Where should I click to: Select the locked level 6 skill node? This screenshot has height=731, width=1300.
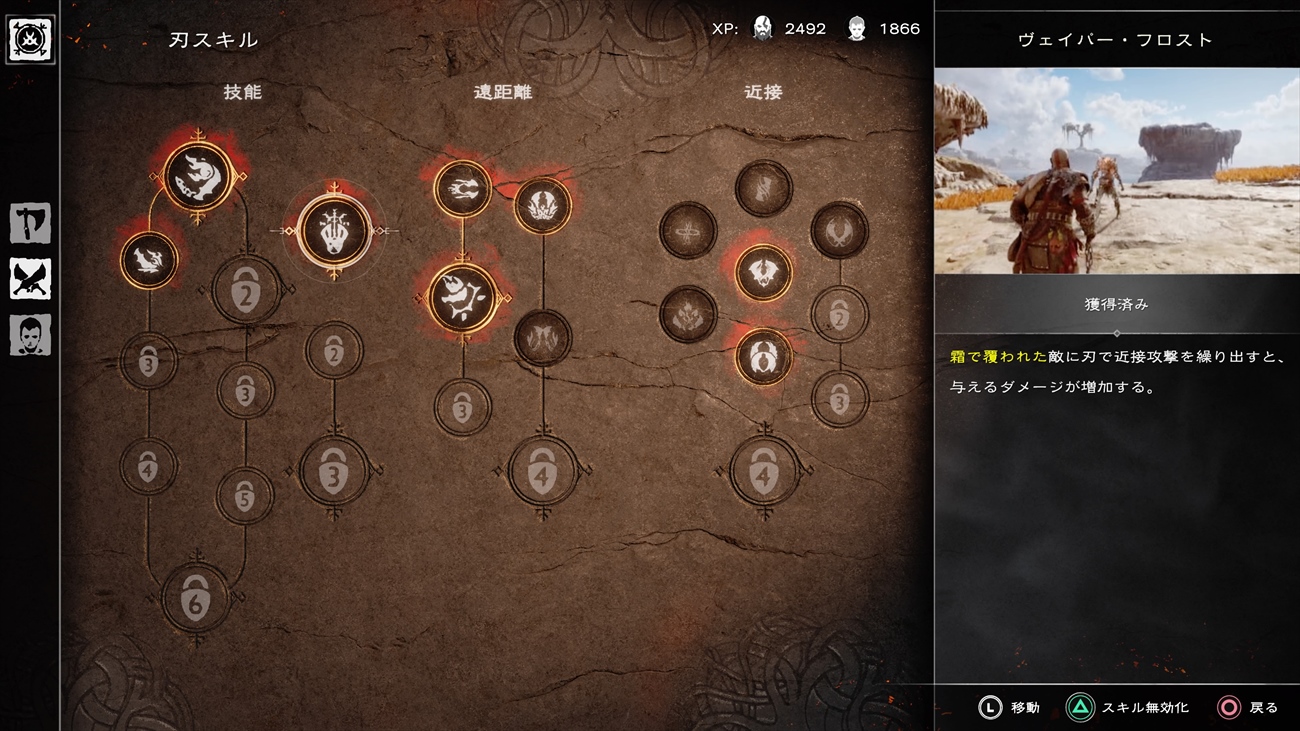(196, 598)
